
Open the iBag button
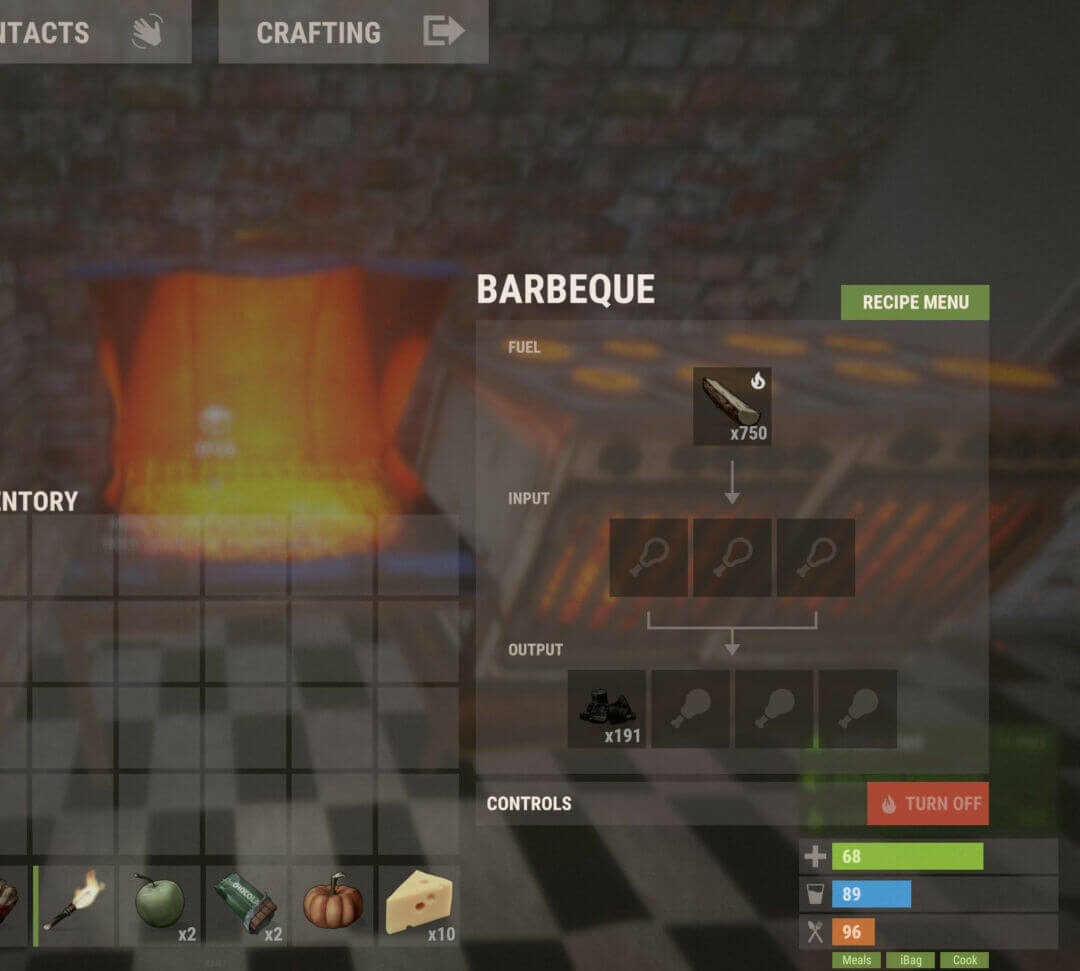tap(909, 960)
